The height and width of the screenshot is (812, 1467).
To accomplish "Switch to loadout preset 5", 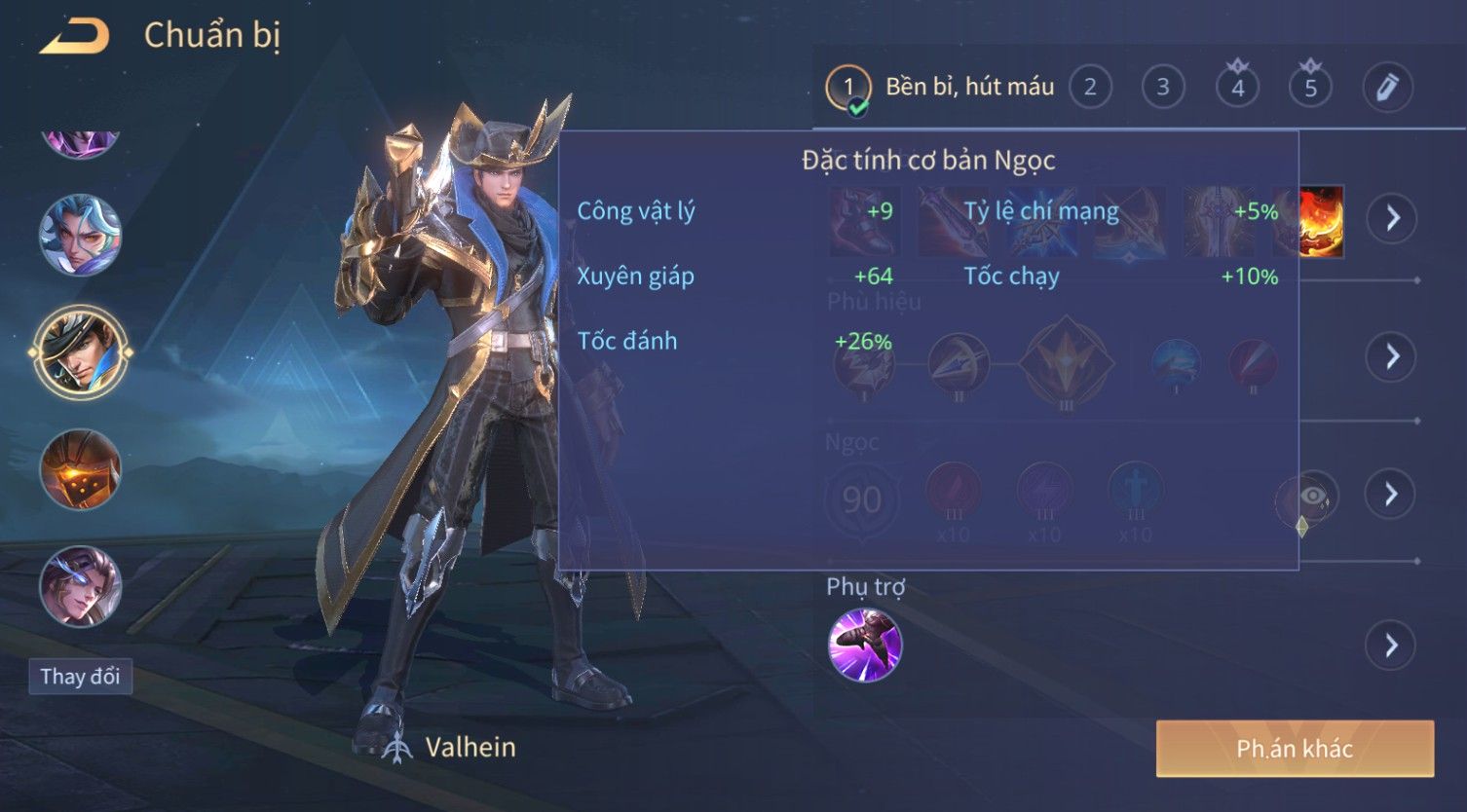I will coord(1310,89).
